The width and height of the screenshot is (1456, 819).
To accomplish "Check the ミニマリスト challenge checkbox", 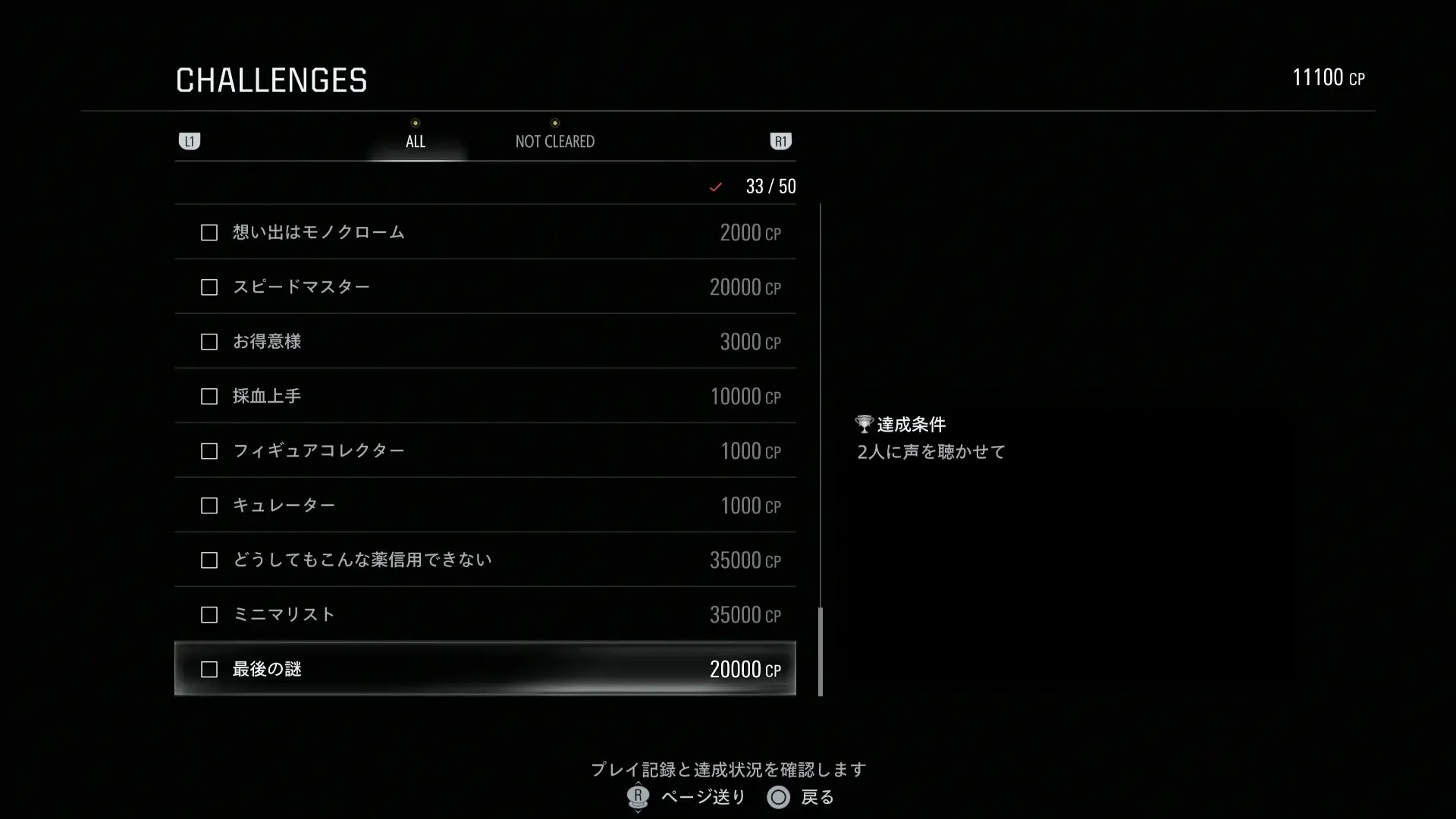I will tap(209, 615).
